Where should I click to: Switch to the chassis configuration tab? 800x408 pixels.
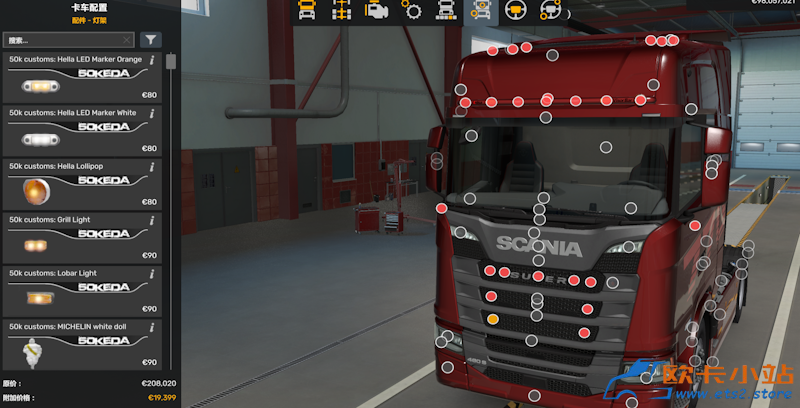[342, 11]
